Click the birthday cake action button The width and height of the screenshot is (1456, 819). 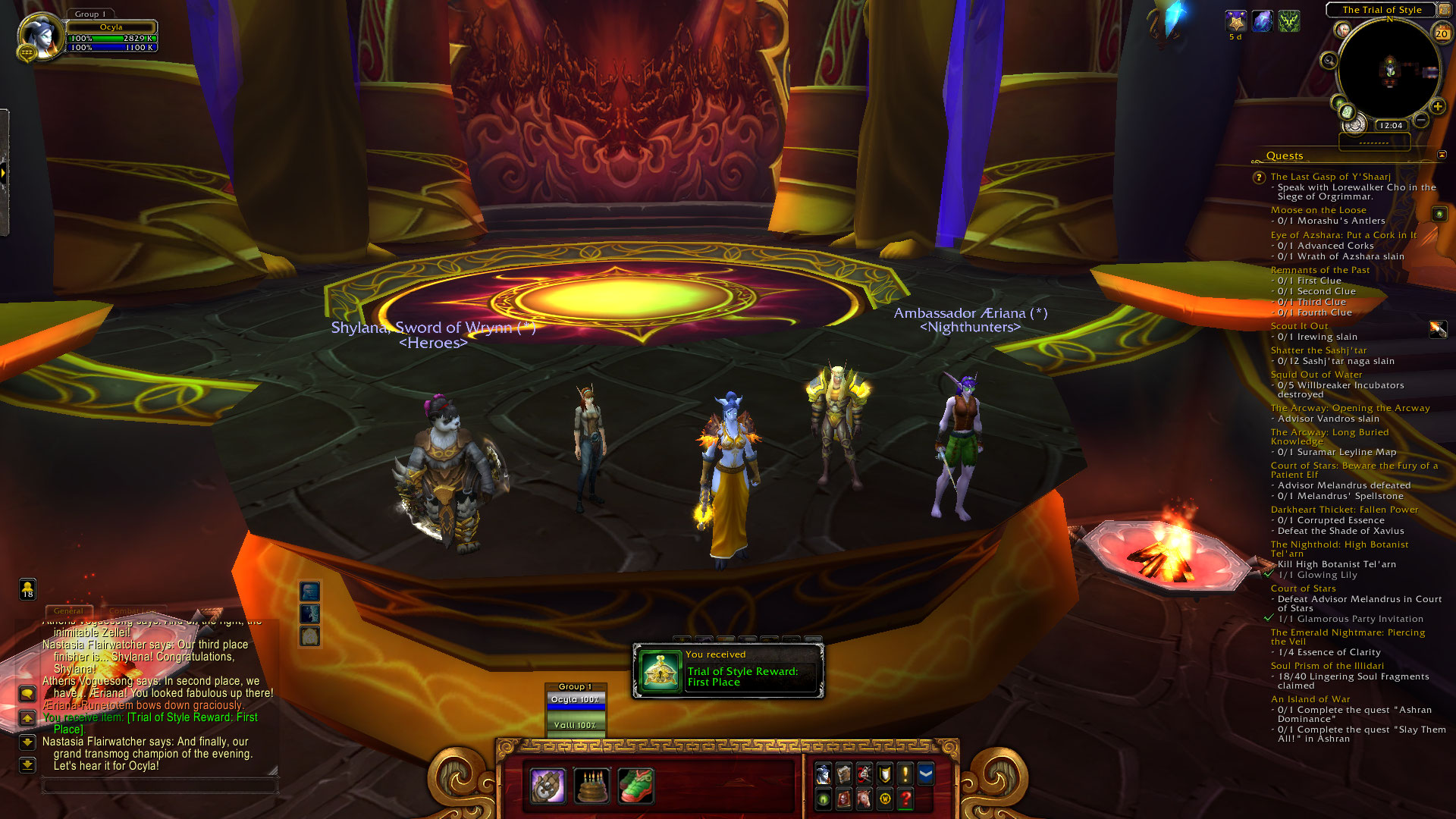click(591, 786)
